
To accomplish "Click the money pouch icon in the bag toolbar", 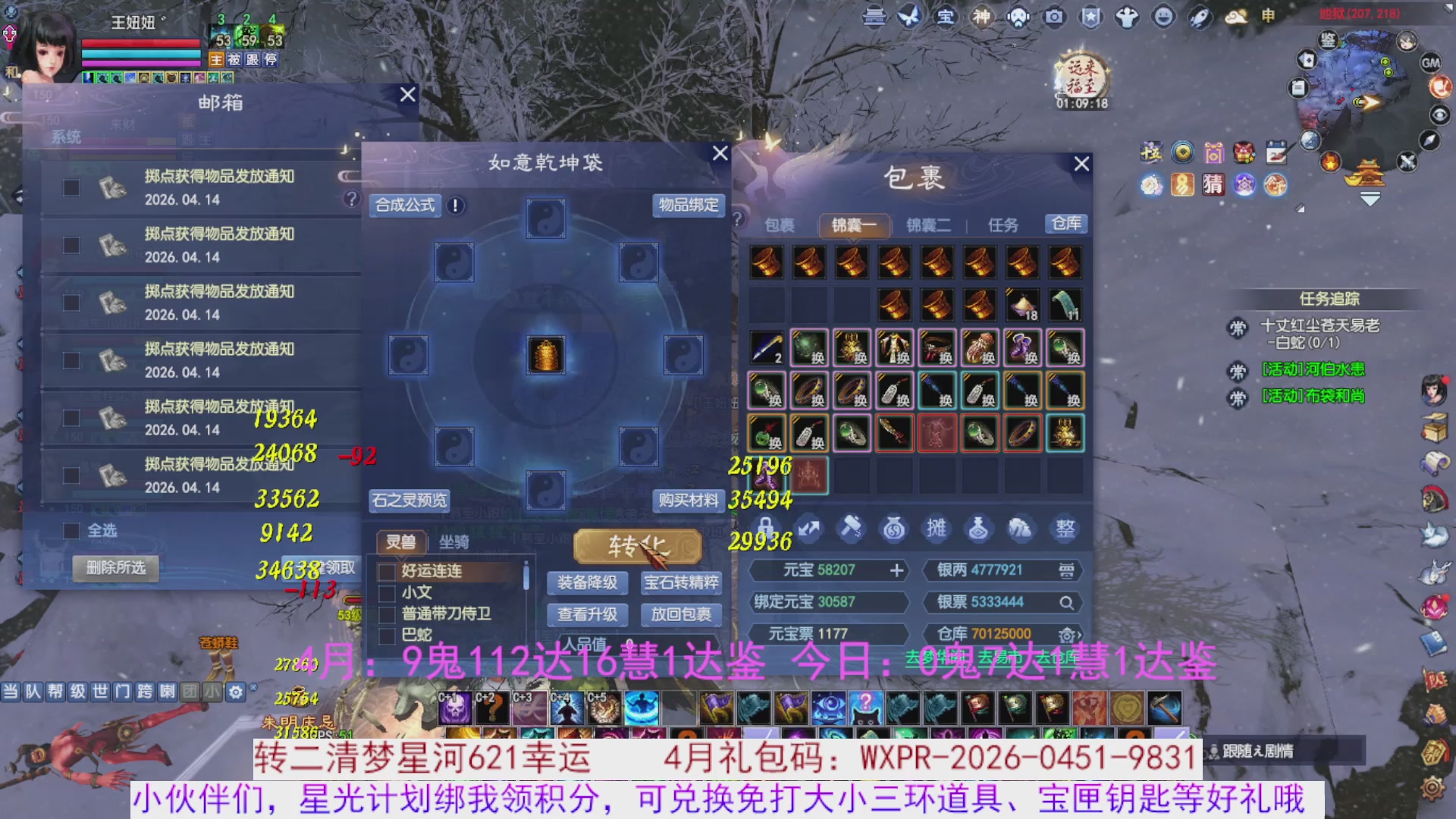I will (893, 527).
